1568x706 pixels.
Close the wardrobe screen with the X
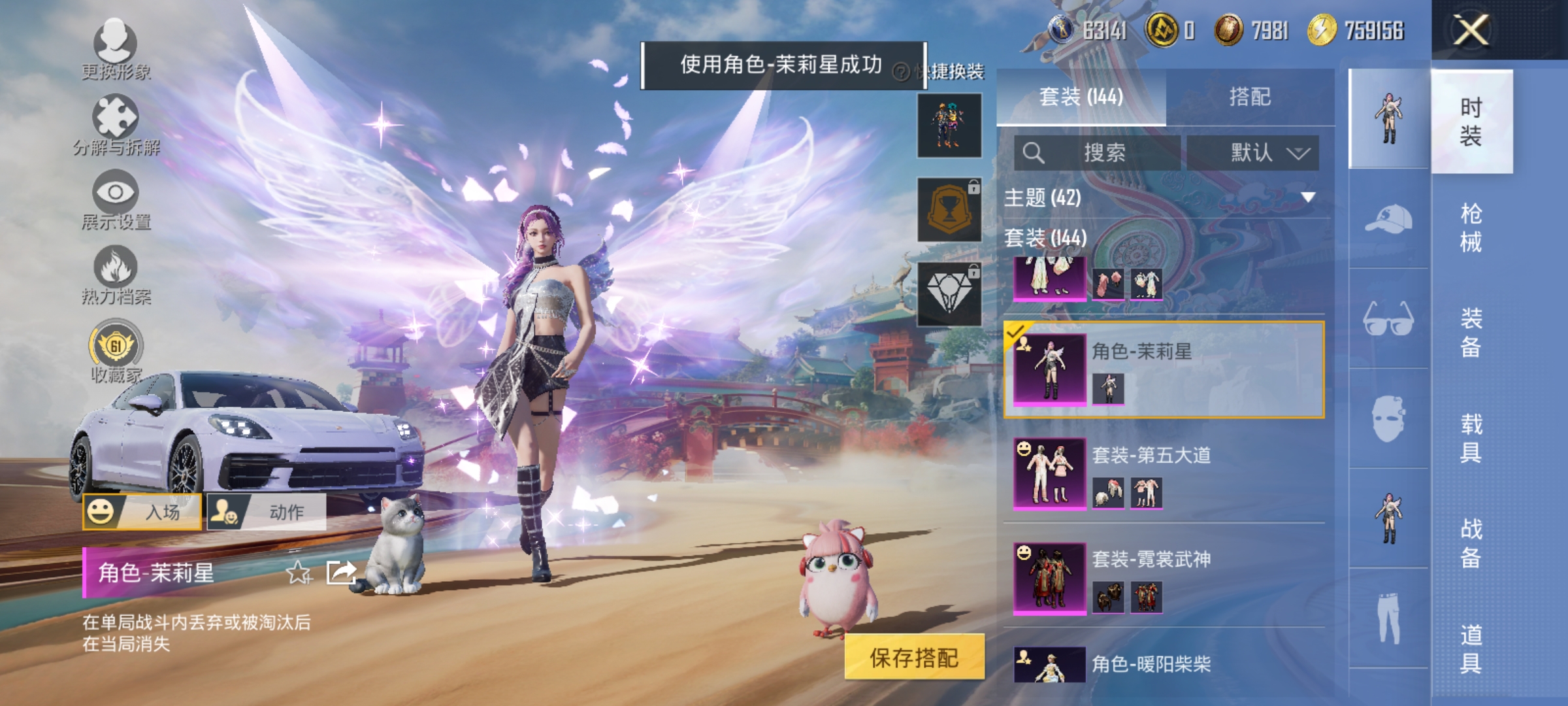pos(1471,30)
